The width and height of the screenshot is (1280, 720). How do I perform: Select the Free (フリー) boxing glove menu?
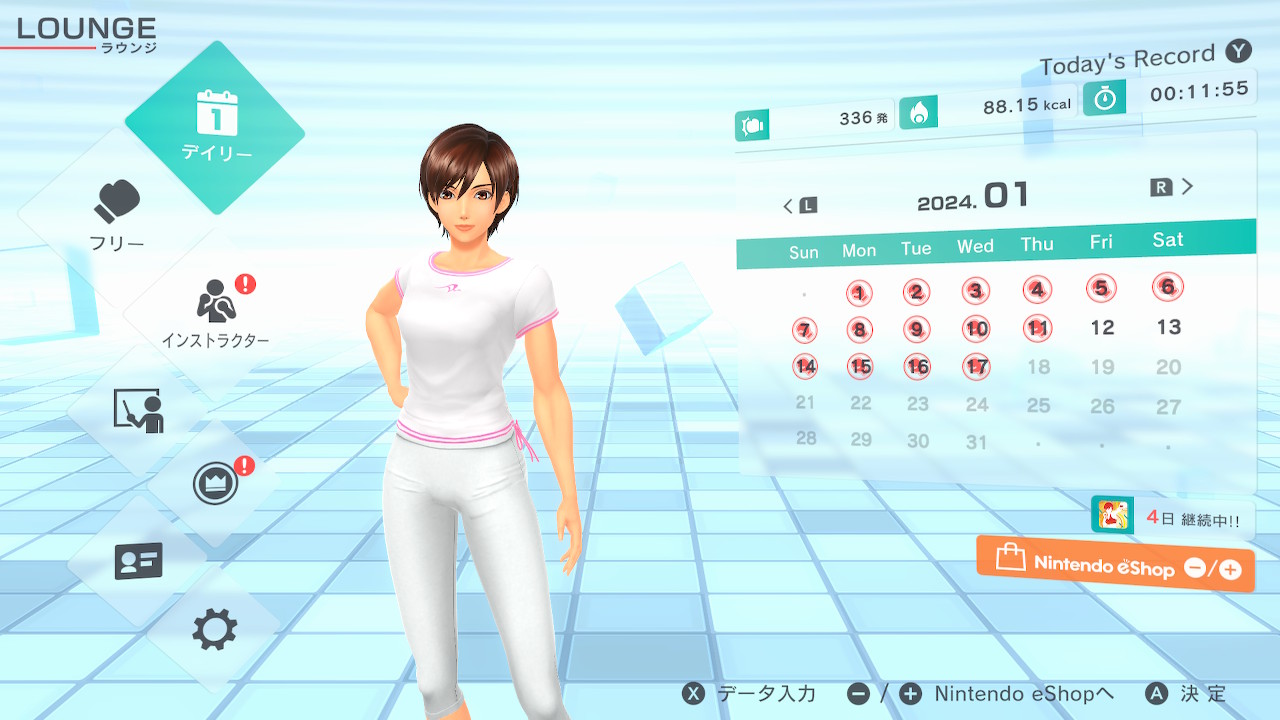117,215
